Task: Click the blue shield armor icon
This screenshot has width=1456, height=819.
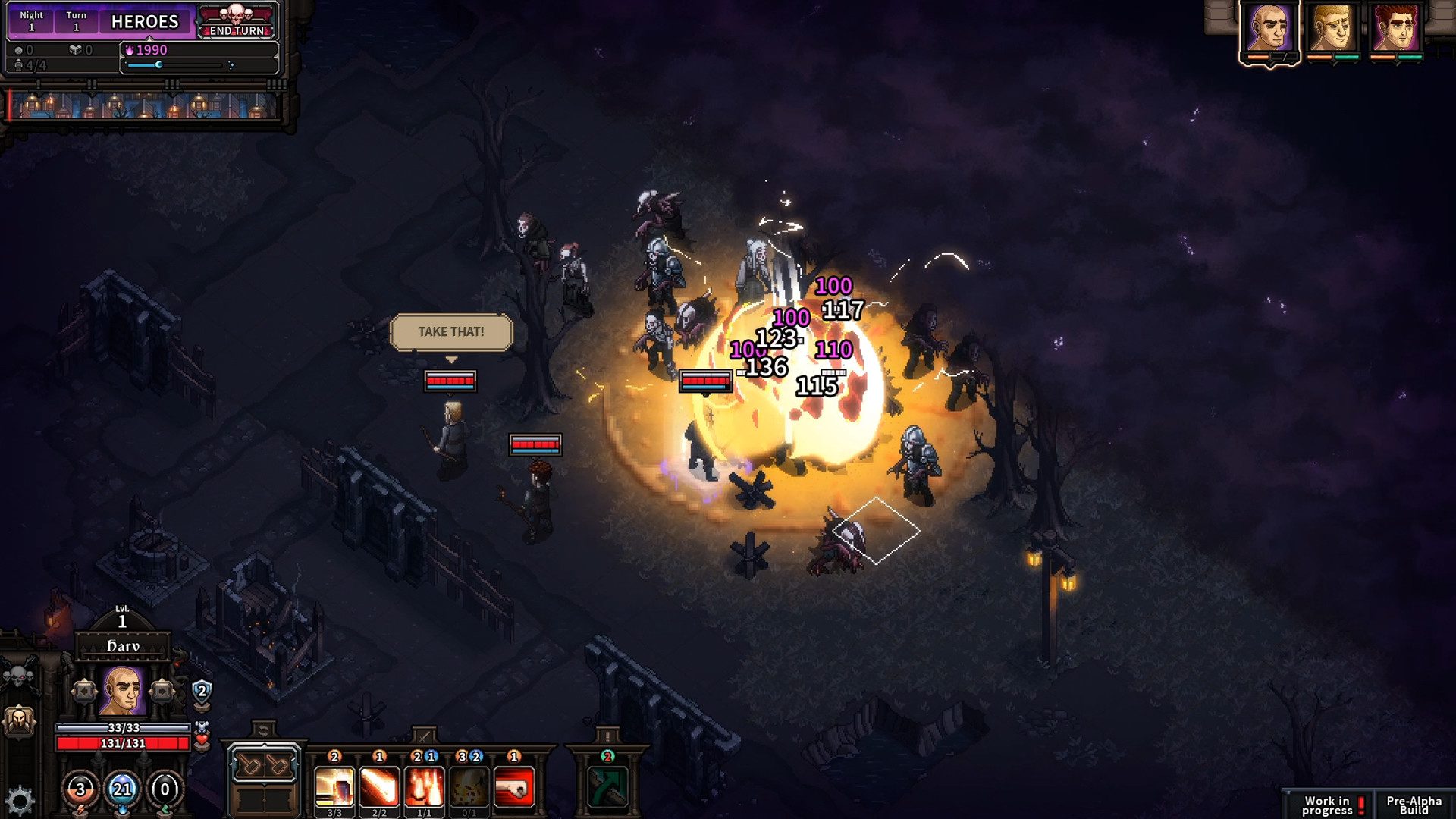Action: (202, 691)
